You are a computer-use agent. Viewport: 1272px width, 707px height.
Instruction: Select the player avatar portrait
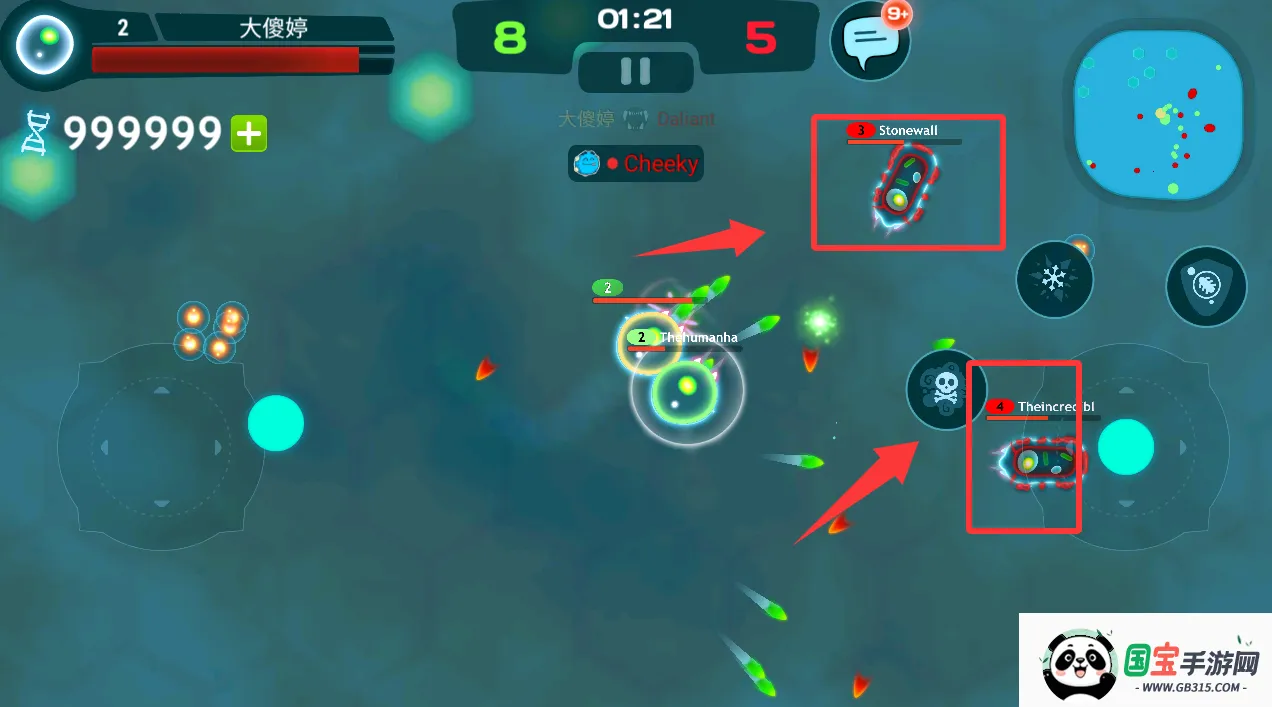click(46, 42)
